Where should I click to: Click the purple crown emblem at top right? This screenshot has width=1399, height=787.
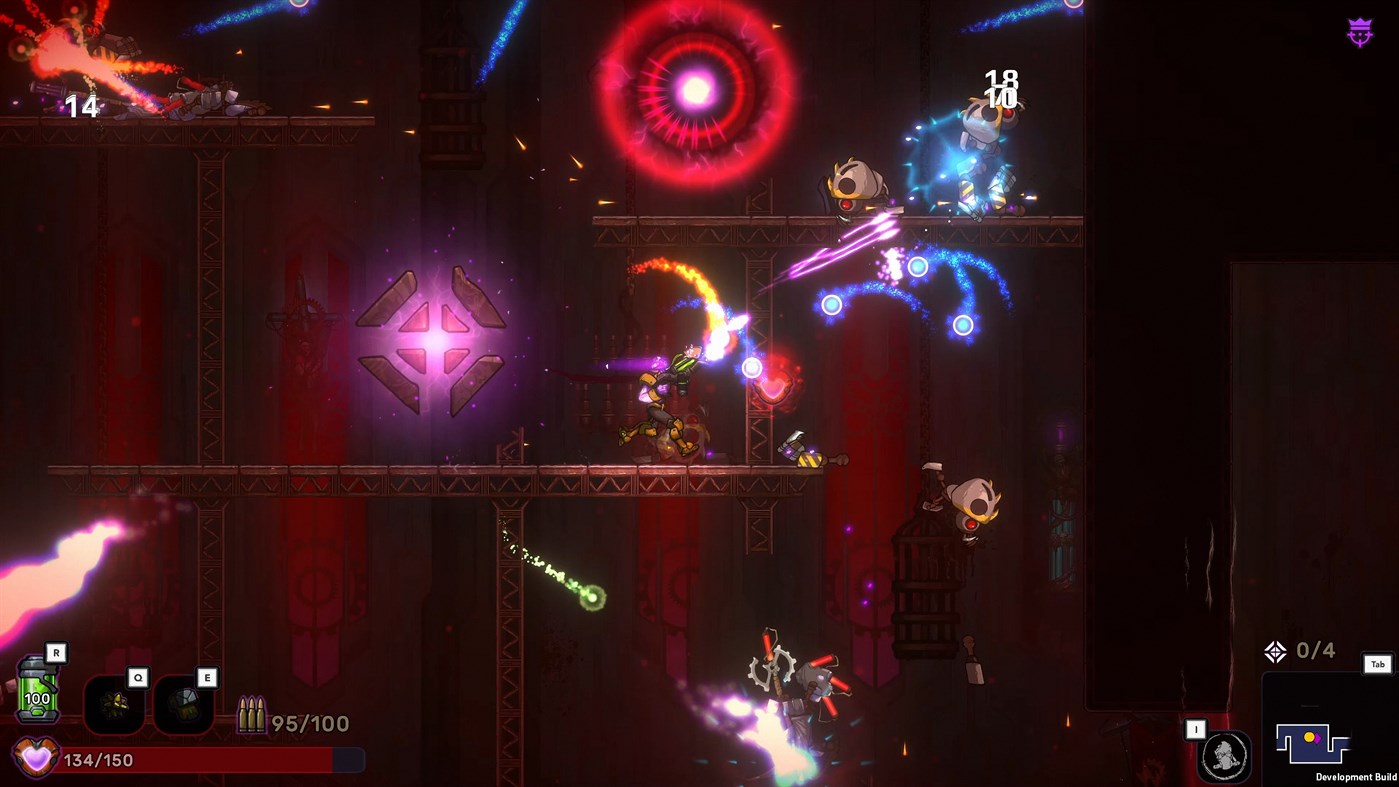click(1358, 31)
